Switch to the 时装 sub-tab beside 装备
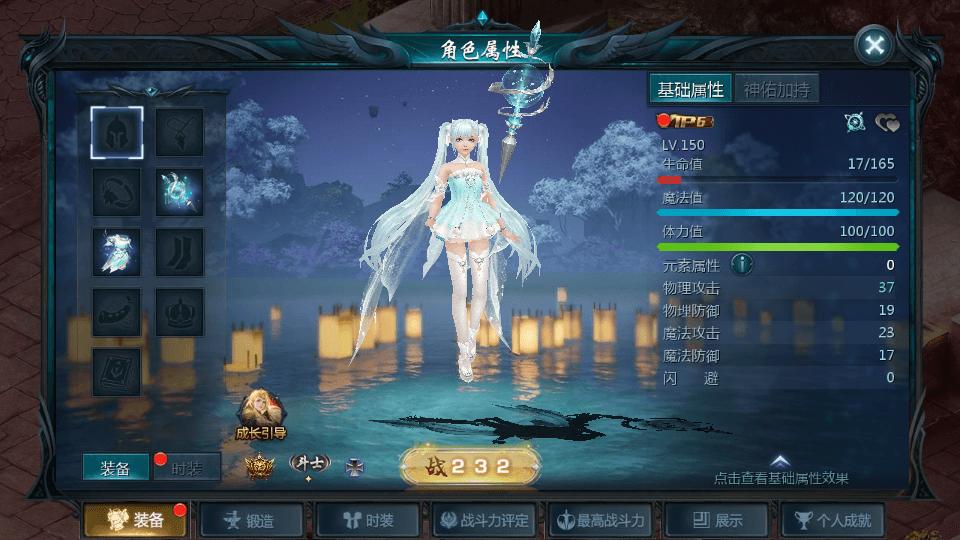Screen dimensions: 960x540 (187, 468)
